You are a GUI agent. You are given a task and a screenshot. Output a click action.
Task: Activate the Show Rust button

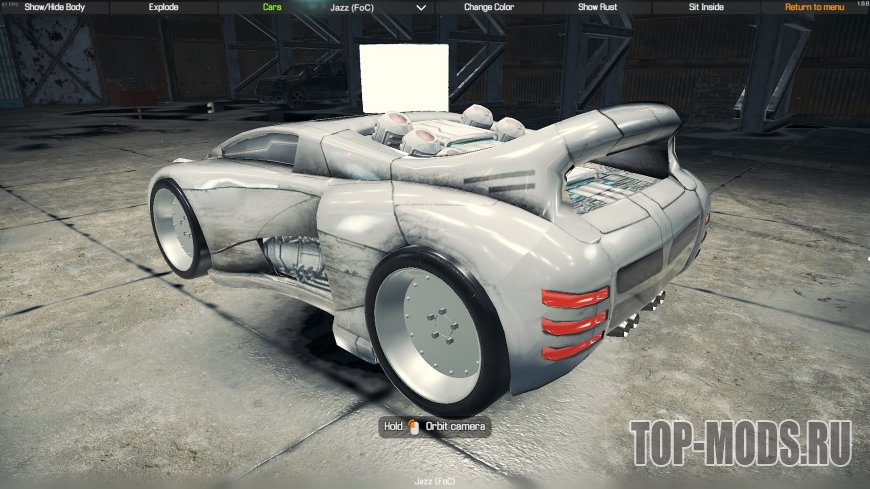pyautogui.click(x=598, y=7)
